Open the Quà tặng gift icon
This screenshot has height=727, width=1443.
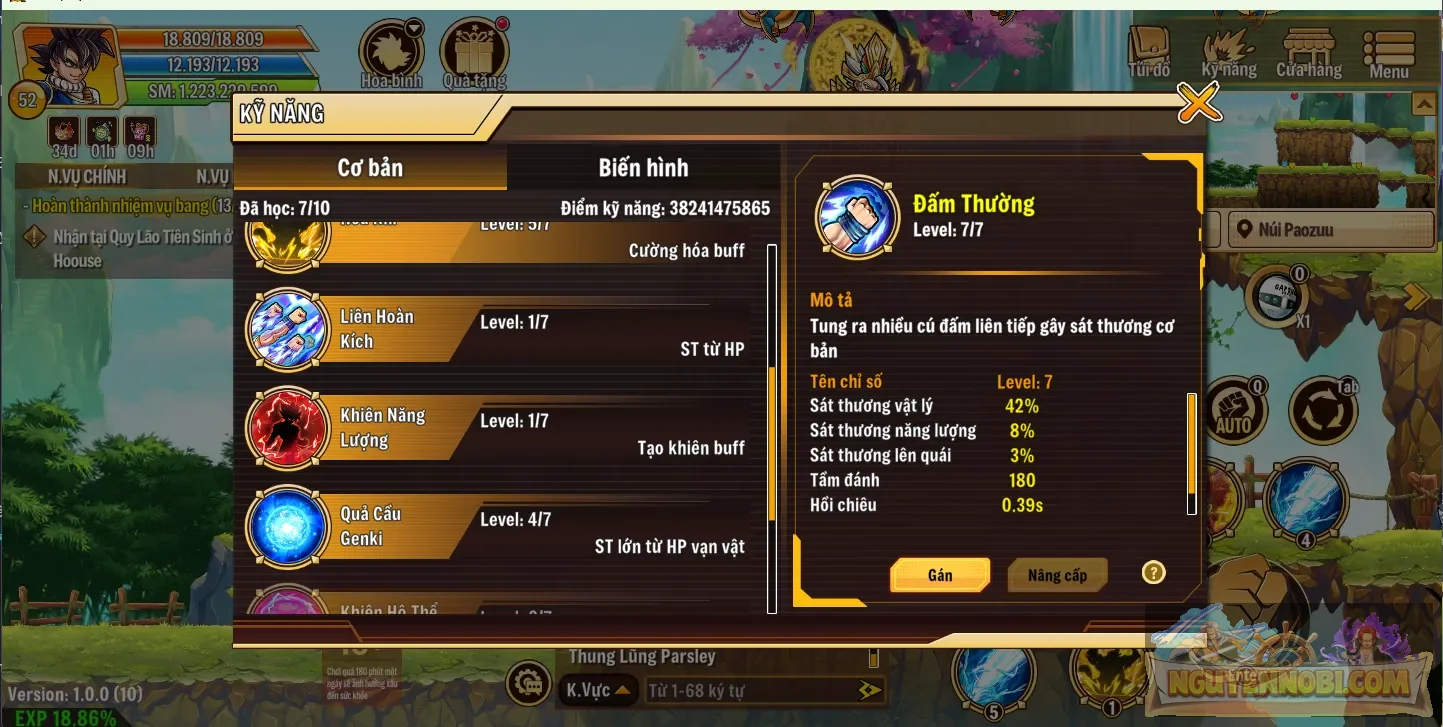(474, 45)
